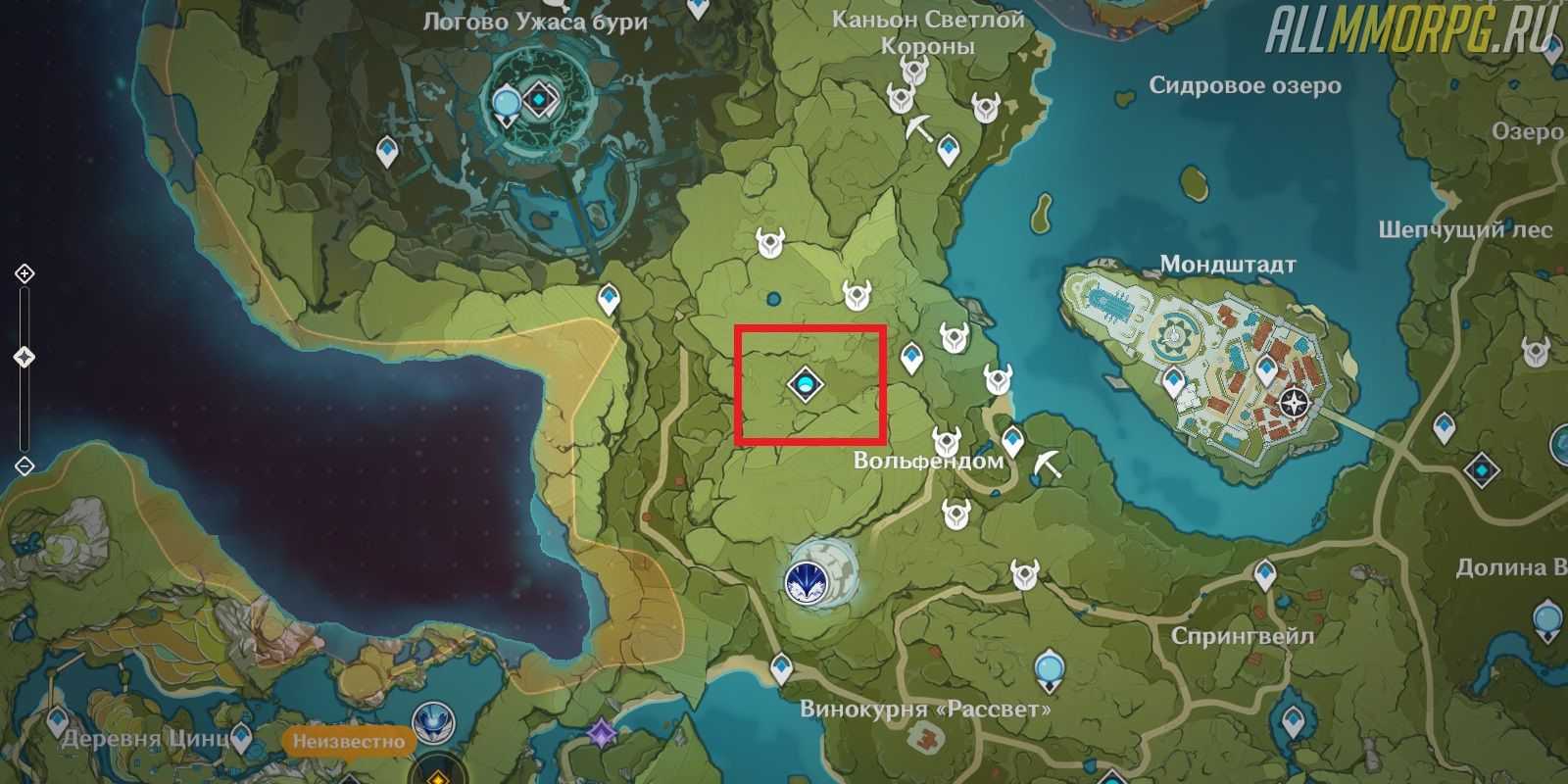
Task: Select the domain marker inside the red box
Action: point(804,385)
